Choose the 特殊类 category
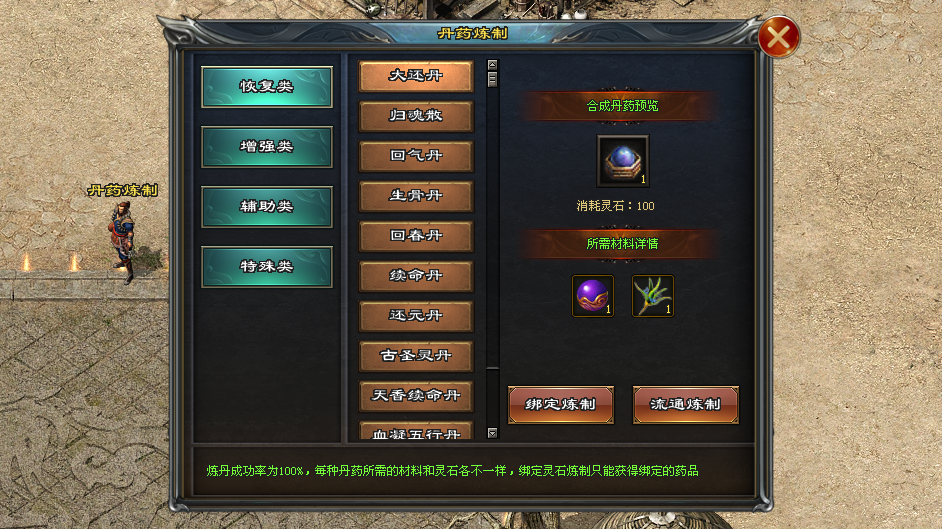The height and width of the screenshot is (529, 942). [266, 267]
